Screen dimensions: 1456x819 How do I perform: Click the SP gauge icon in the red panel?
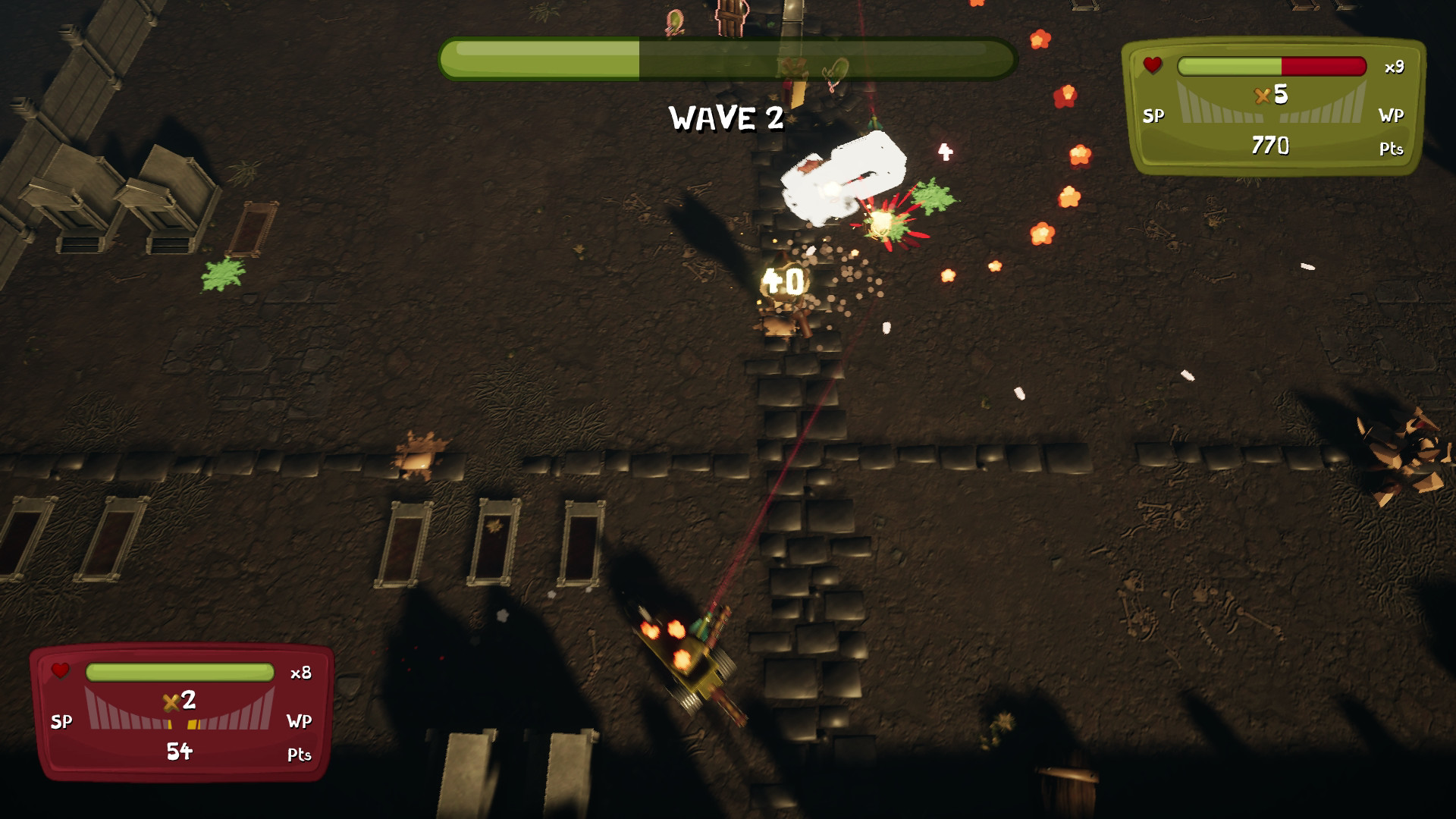63,722
